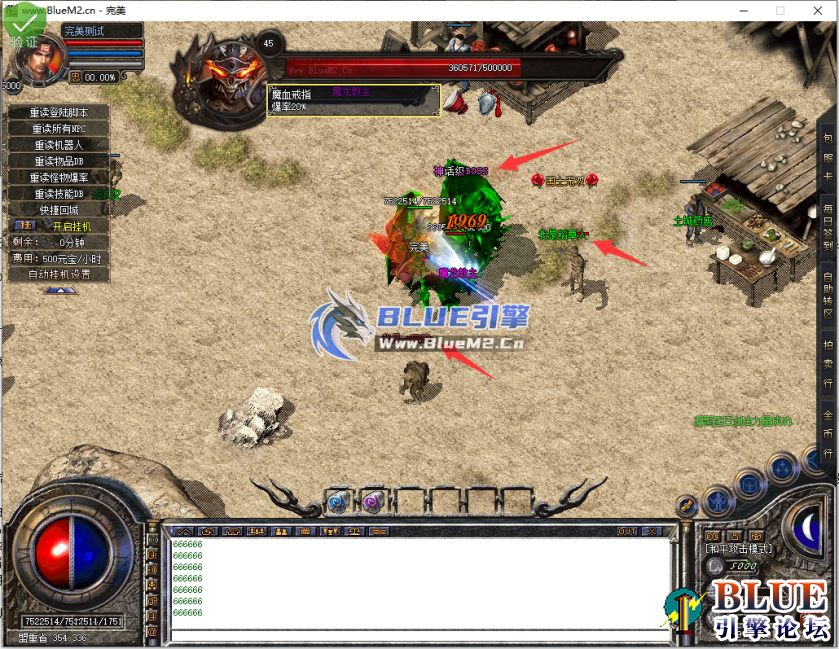Reload all NPCs with 重读所有NPC
Viewport: 839px width, 649px height.
tap(58, 129)
